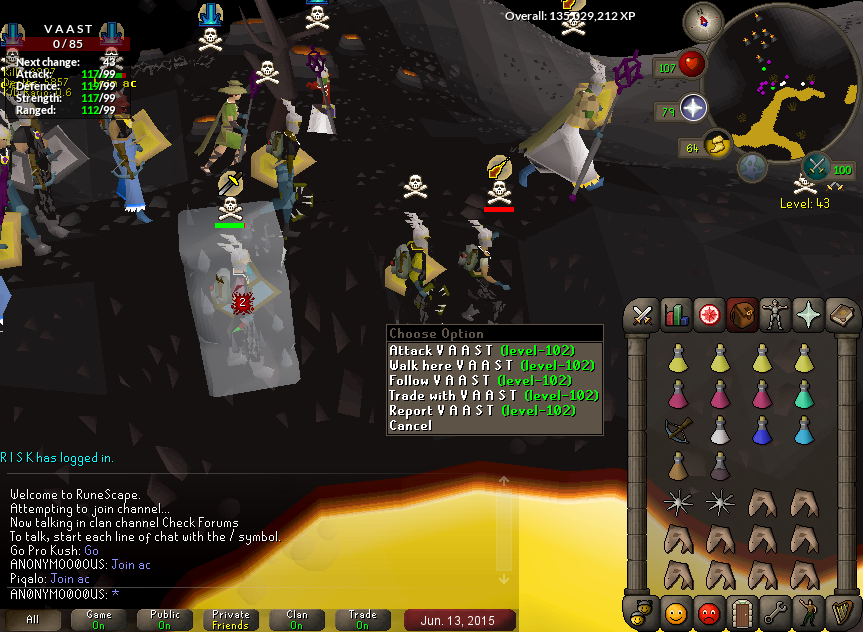Open the world map globe orb
The height and width of the screenshot is (632, 863).
pyautogui.click(x=753, y=167)
